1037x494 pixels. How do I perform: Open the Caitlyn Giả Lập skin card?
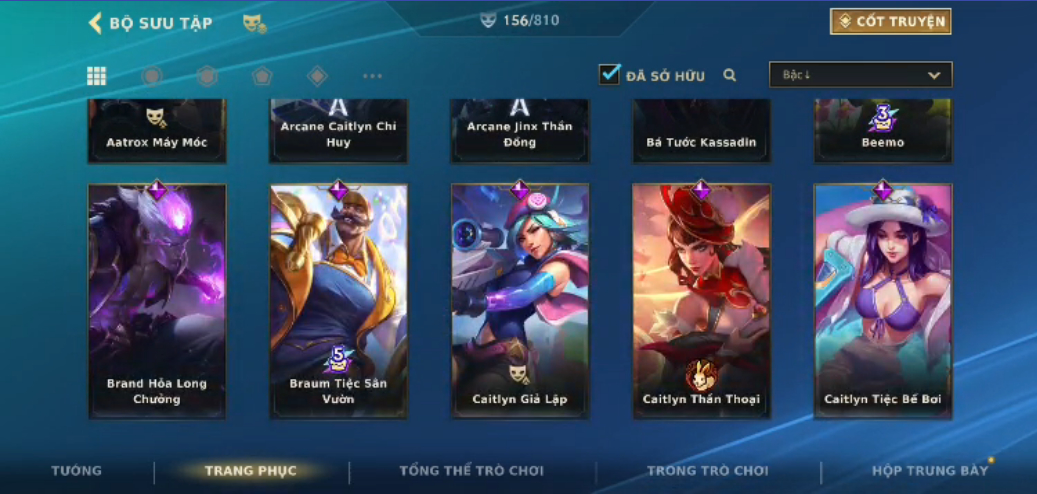click(x=520, y=300)
